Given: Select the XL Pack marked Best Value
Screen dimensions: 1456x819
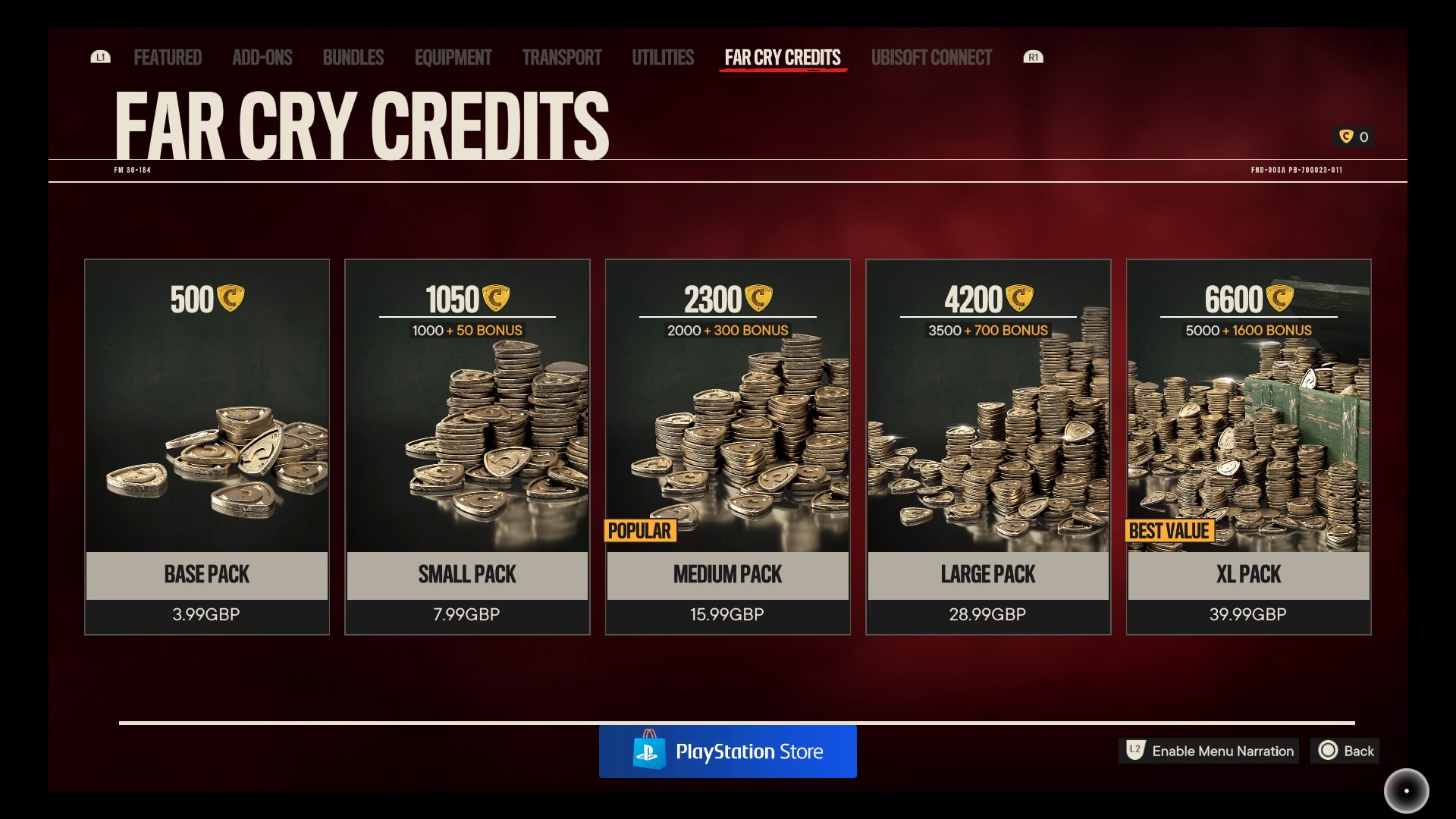Looking at the screenshot, I should point(1249,447).
